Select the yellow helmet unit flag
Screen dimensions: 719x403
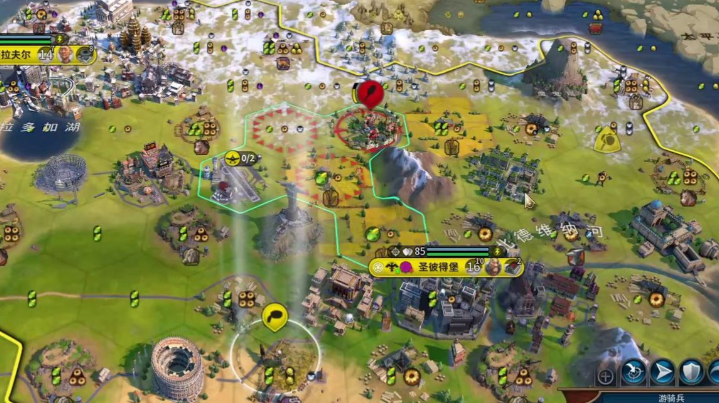(x=607, y=139)
